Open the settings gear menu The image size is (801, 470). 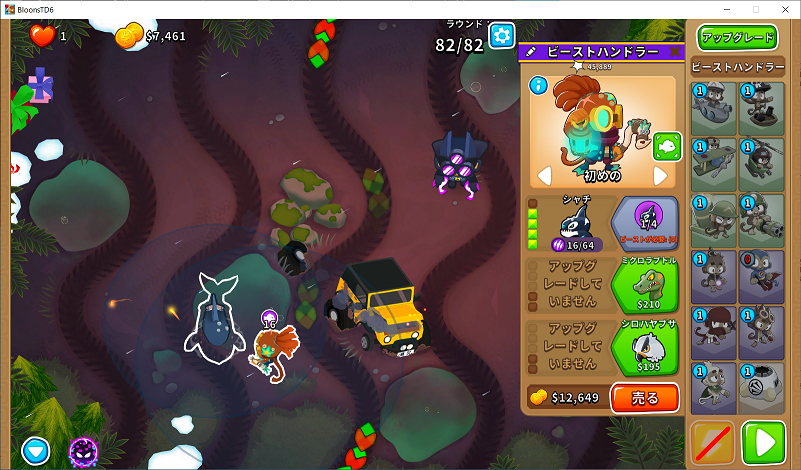(501, 37)
